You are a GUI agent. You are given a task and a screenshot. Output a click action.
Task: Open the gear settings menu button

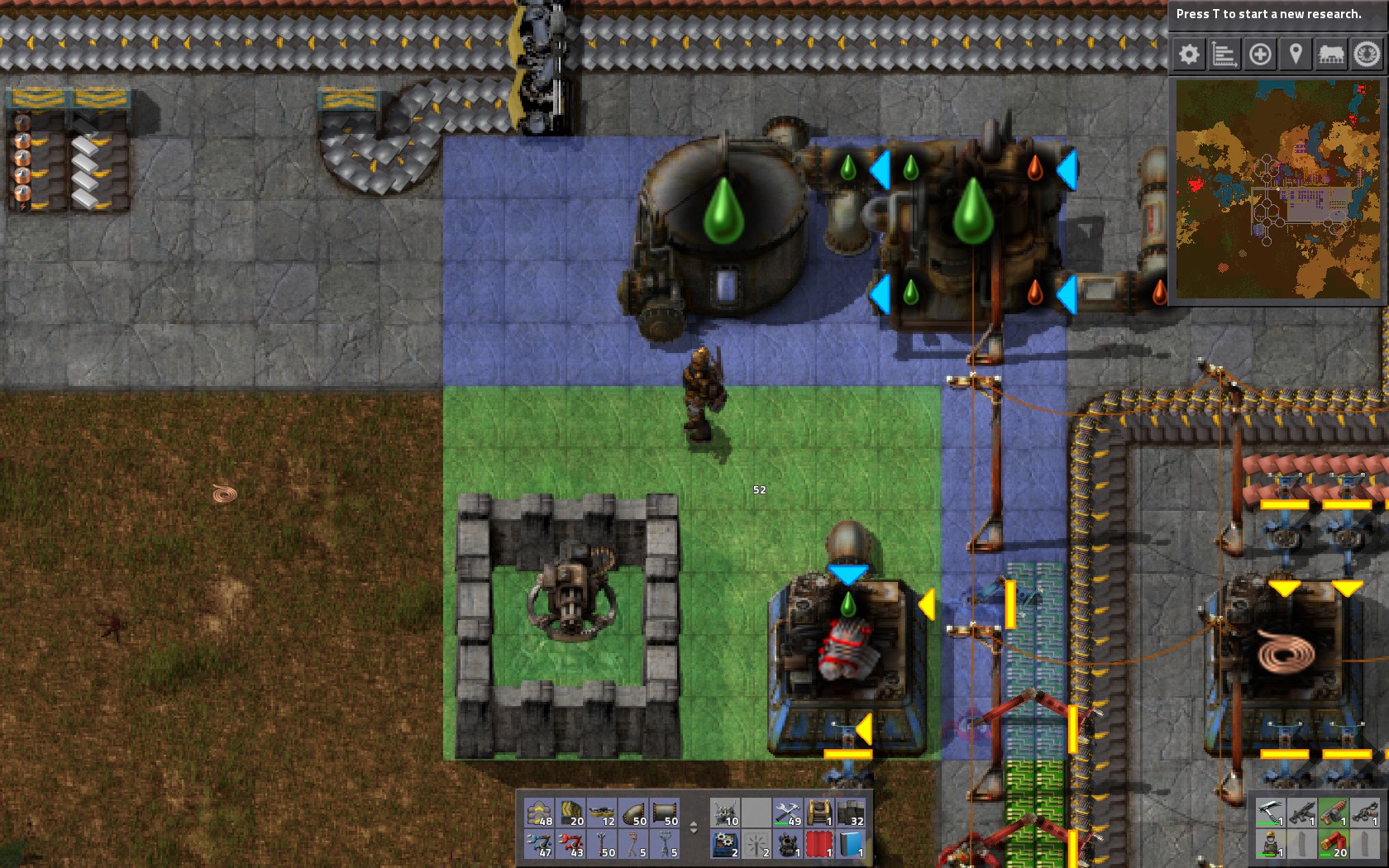pyautogui.click(x=1189, y=55)
